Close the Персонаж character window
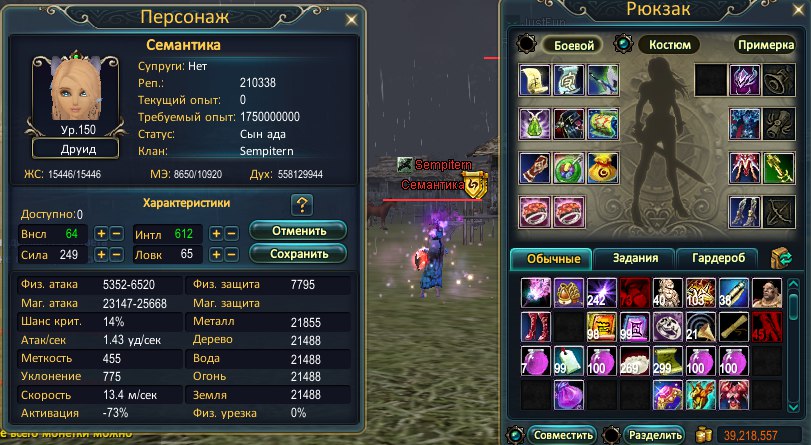Viewport: 811px width, 445px height. (349, 19)
